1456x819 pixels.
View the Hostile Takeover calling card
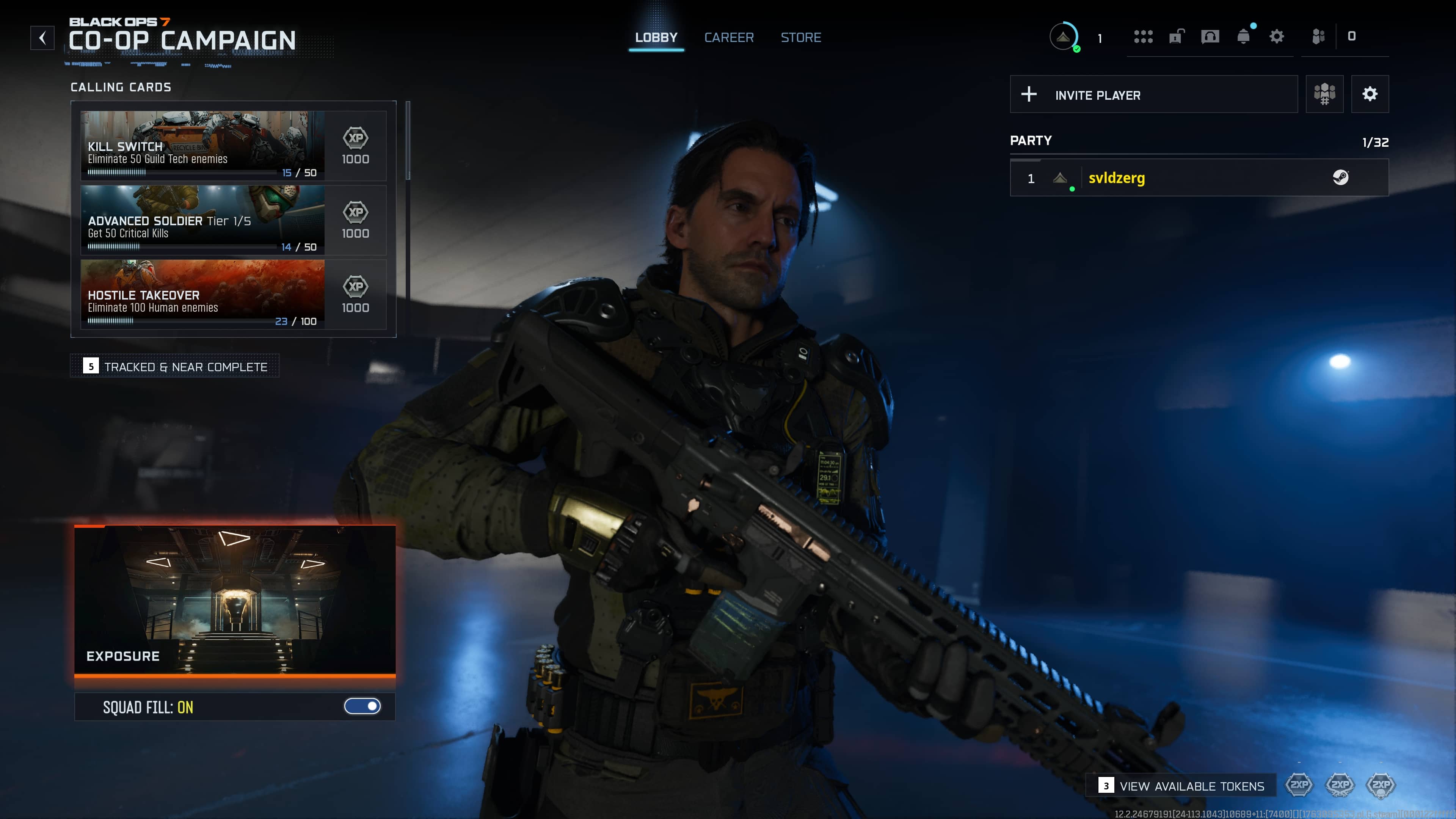tap(202, 294)
